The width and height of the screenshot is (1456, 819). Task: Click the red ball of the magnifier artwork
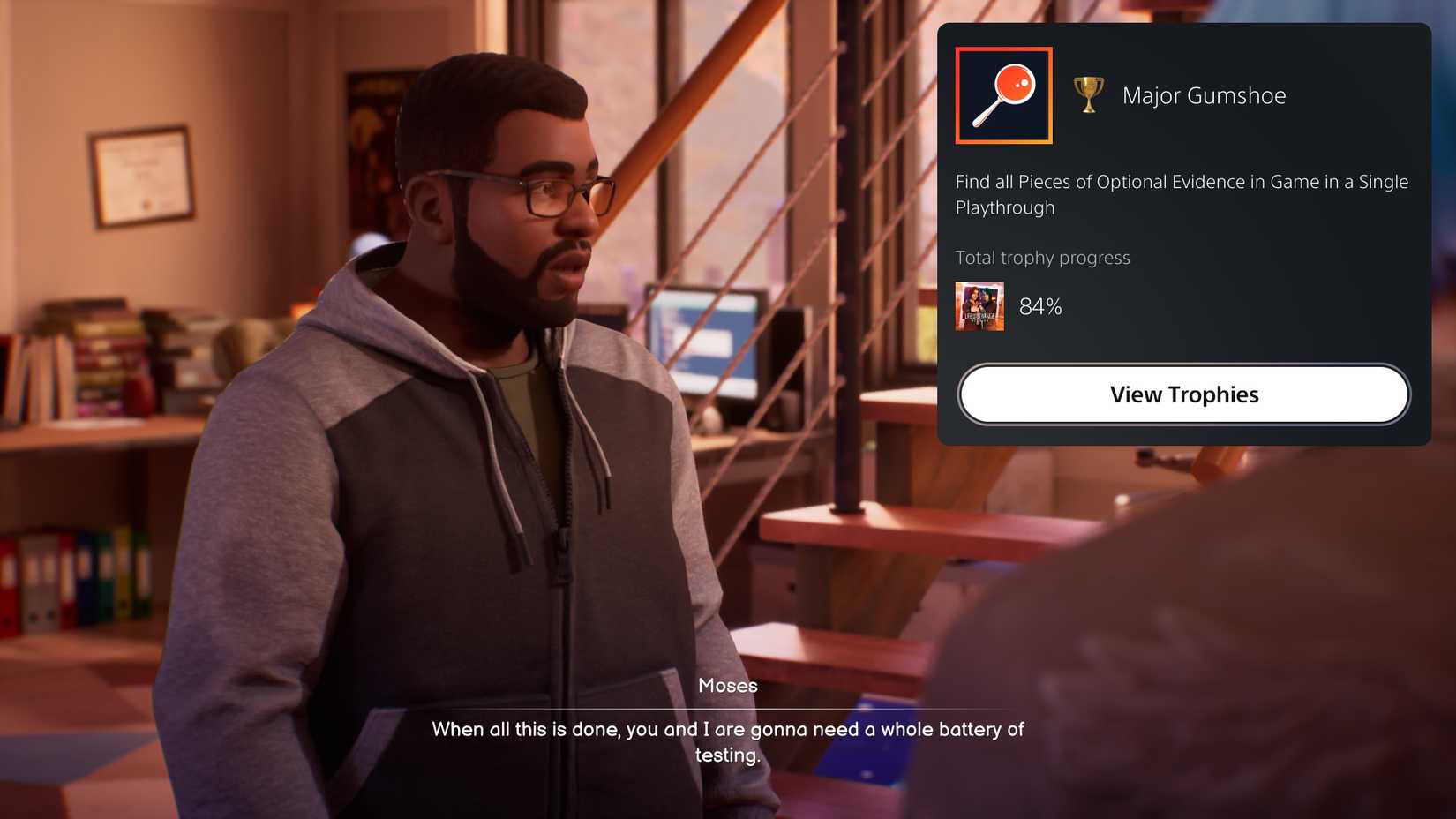(x=1015, y=84)
